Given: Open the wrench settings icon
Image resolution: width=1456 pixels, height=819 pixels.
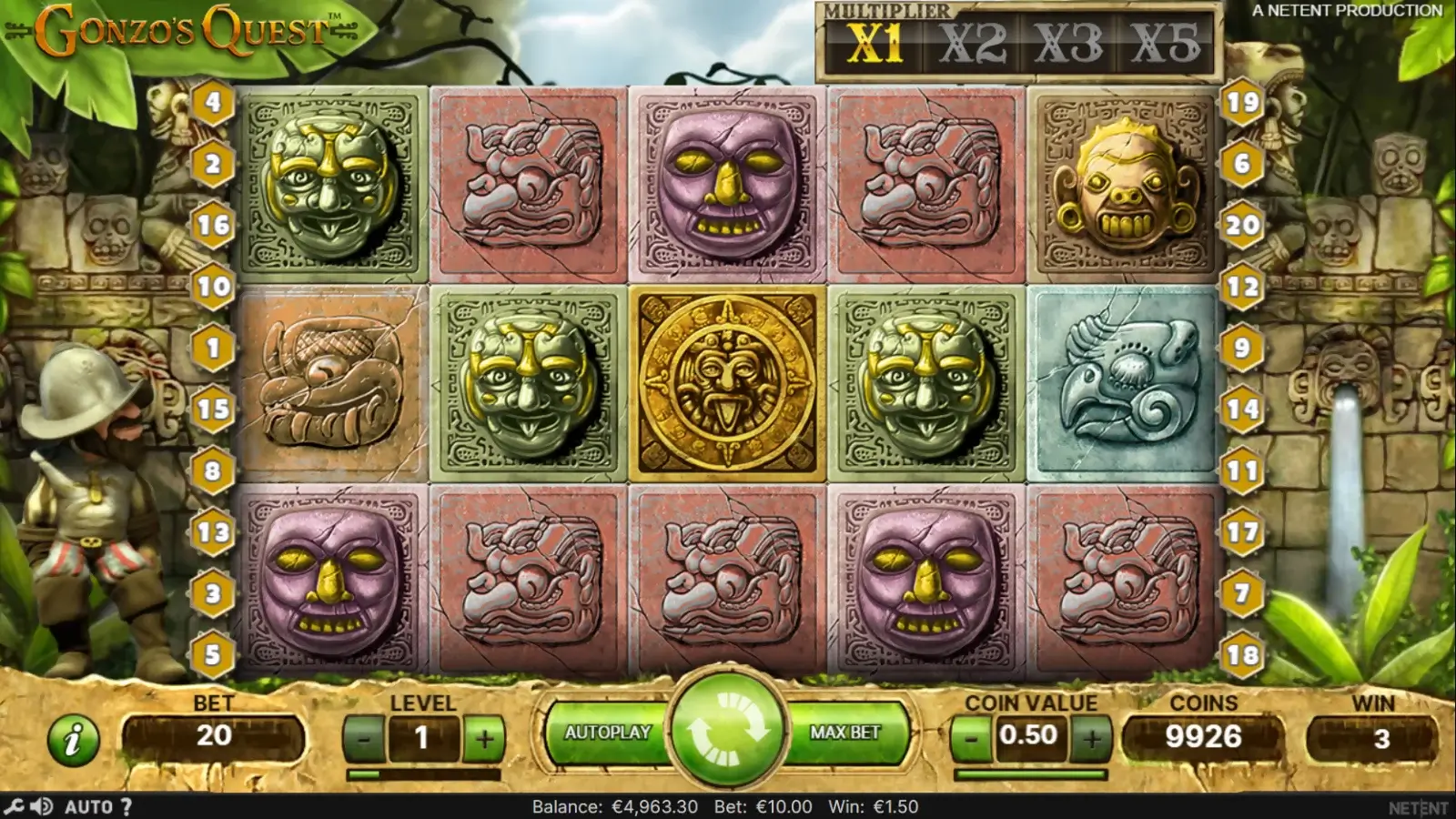Looking at the screenshot, I should click(x=14, y=806).
